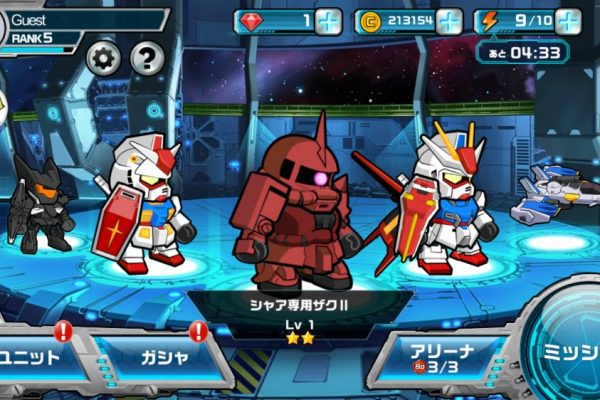Open the ユニット unit menu
The height and width of the screenshot is (400, 600).
click(x=35, y=357)
